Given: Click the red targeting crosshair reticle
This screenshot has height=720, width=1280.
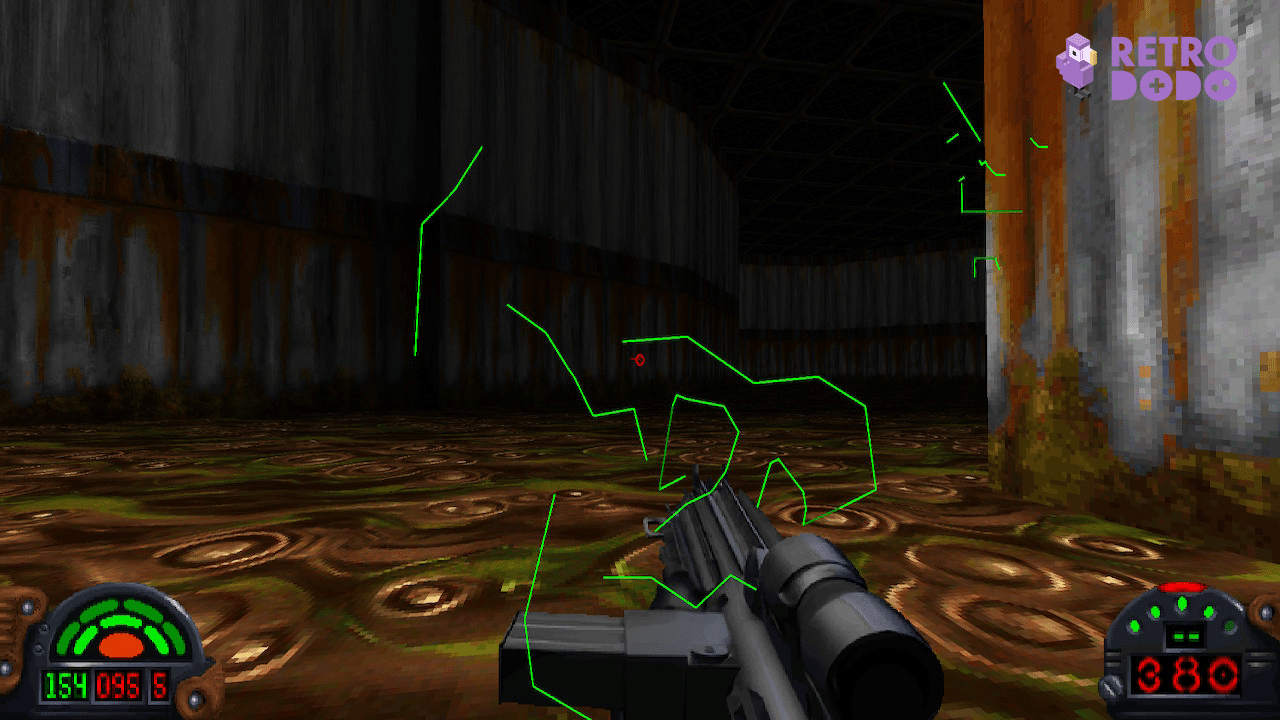Looking at the screenshot, I should (638, 360).
